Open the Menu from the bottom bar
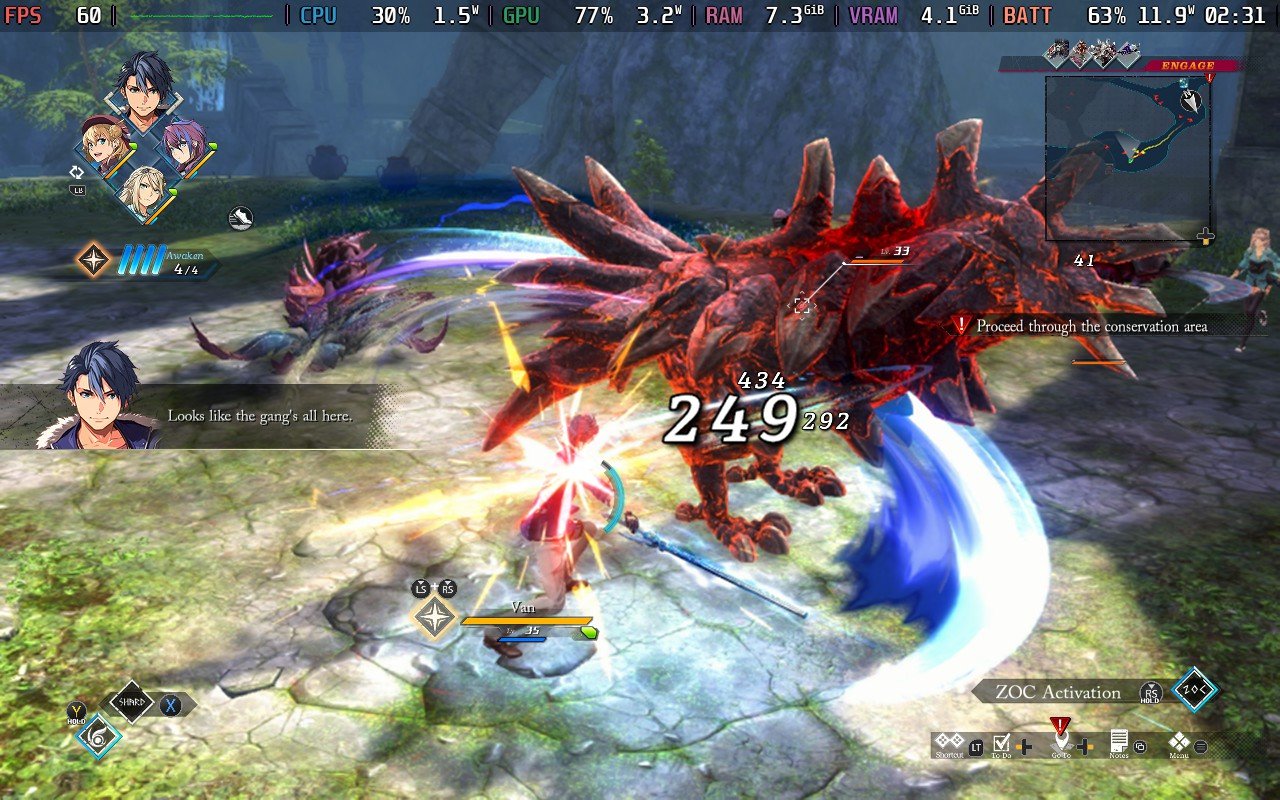 tap(1180, 743)
